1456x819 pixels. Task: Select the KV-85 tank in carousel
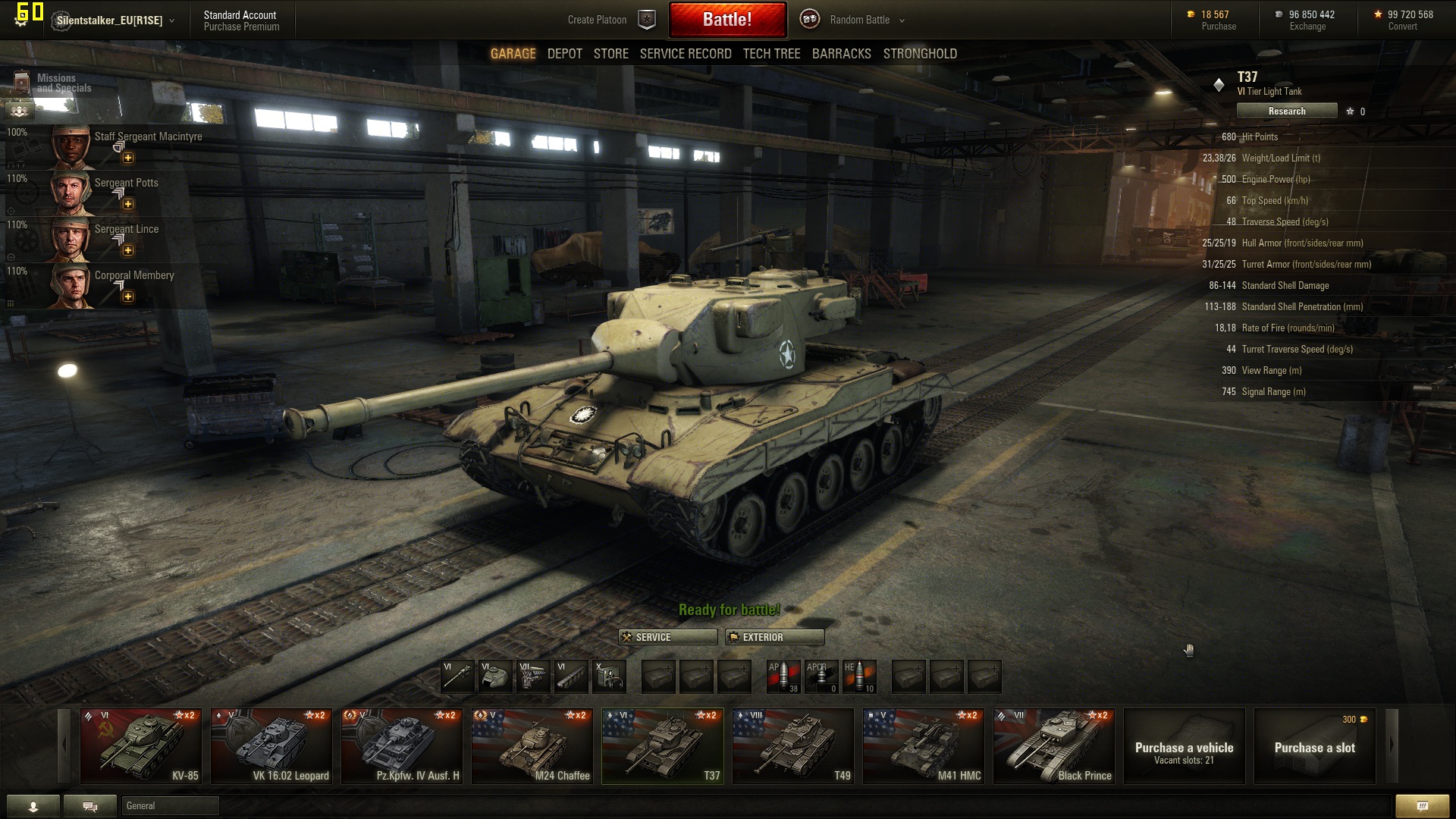[141, 745]
